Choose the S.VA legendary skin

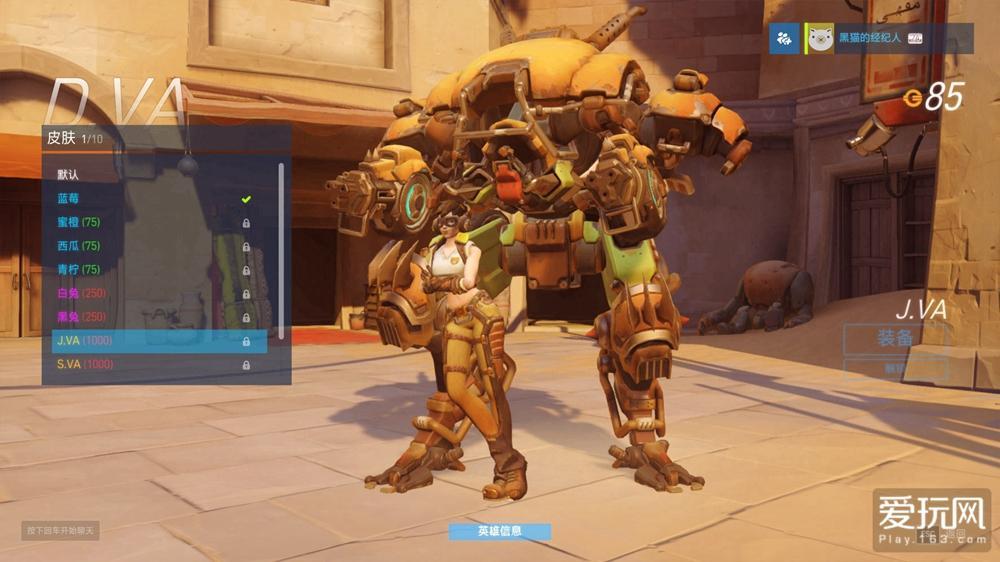[x=150, y=365]
